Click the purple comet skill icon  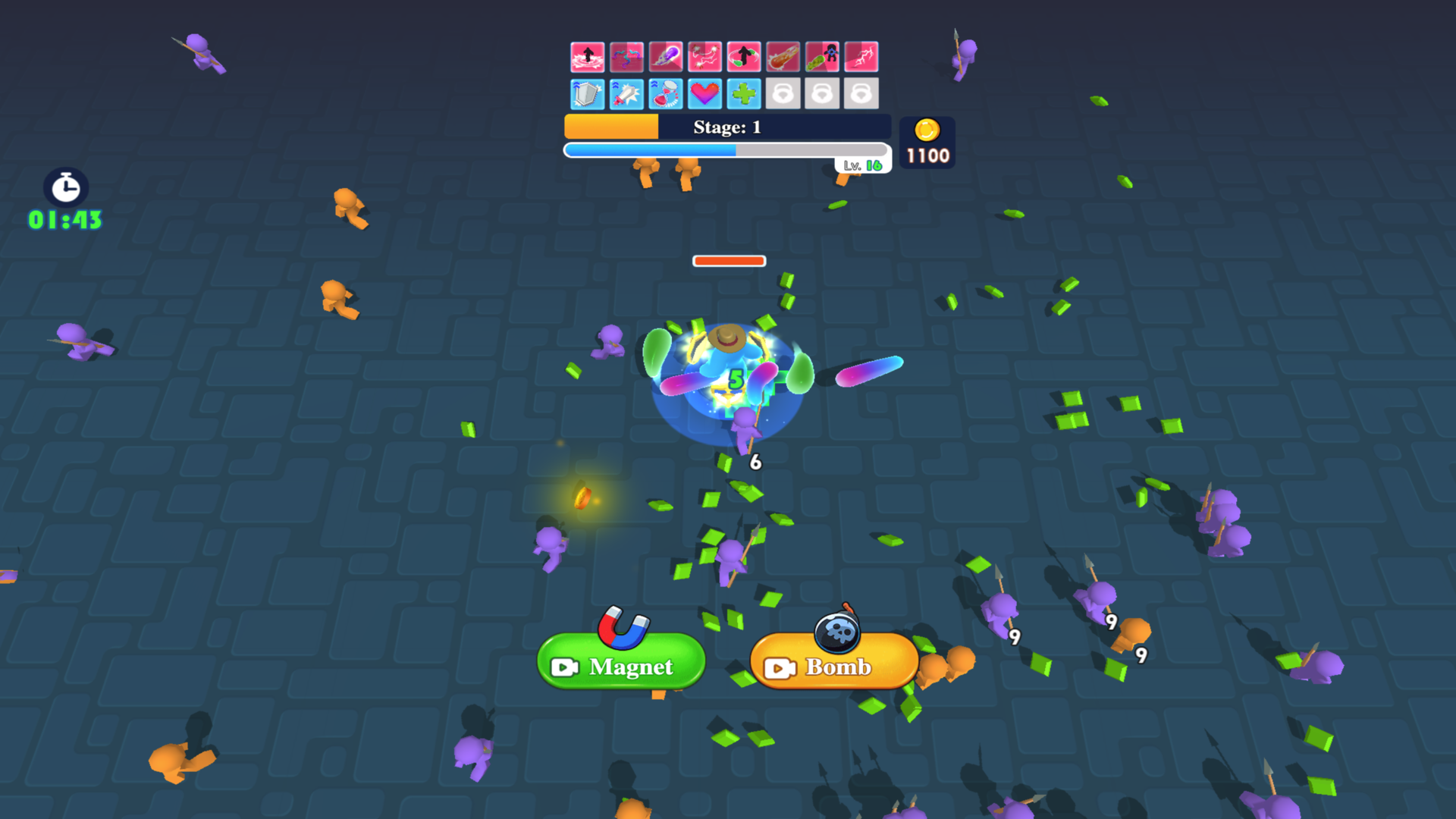(x=666, y=57)
